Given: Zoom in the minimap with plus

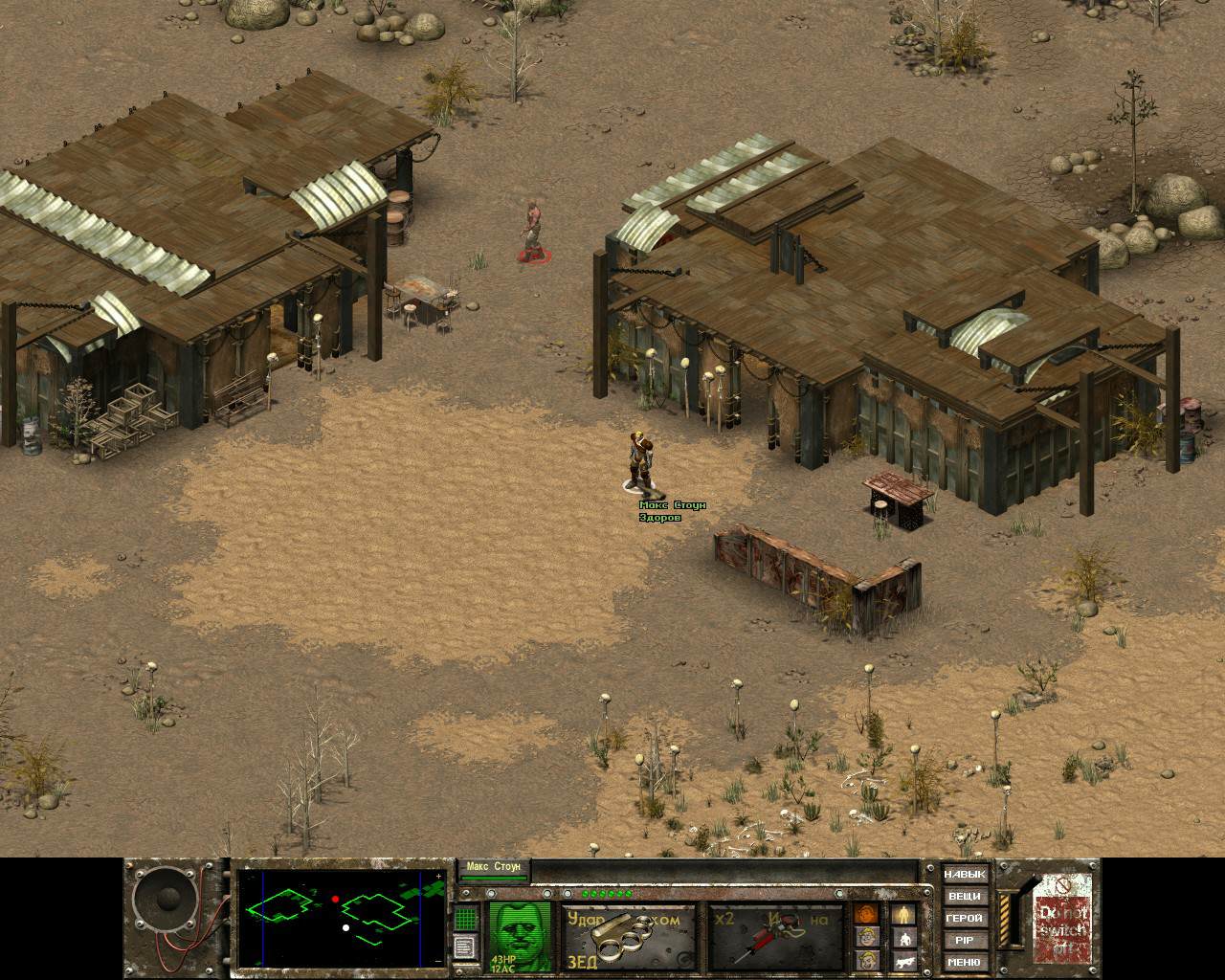Looking at the screenshot, I should click(439, 876).
